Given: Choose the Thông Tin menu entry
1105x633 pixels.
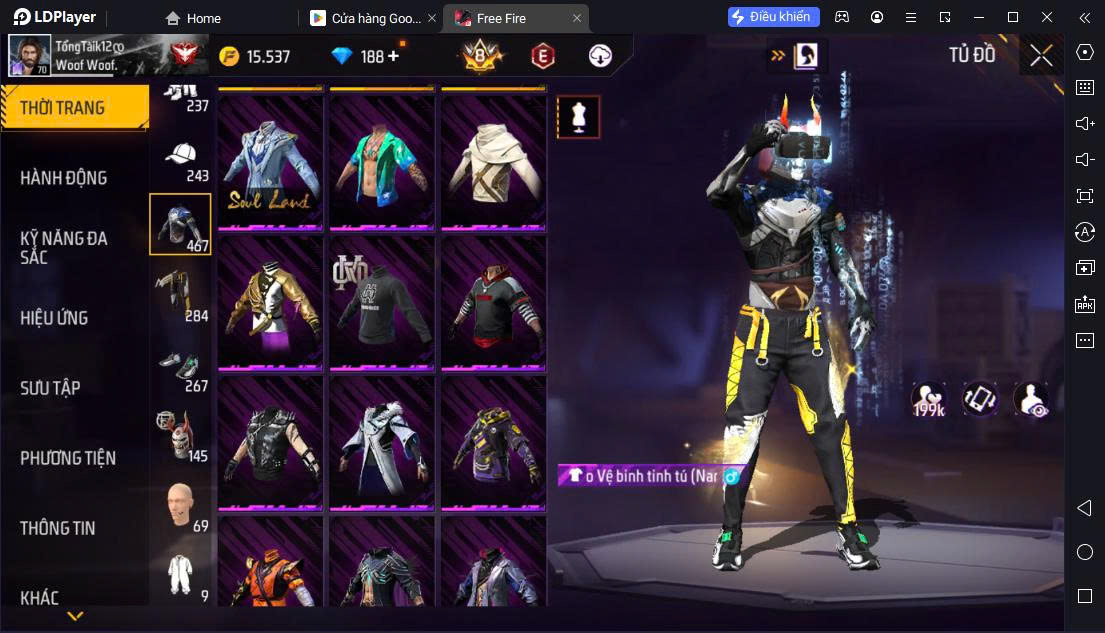Looking at the screenshot, I should pyautogui.click(x=58, y=528).
